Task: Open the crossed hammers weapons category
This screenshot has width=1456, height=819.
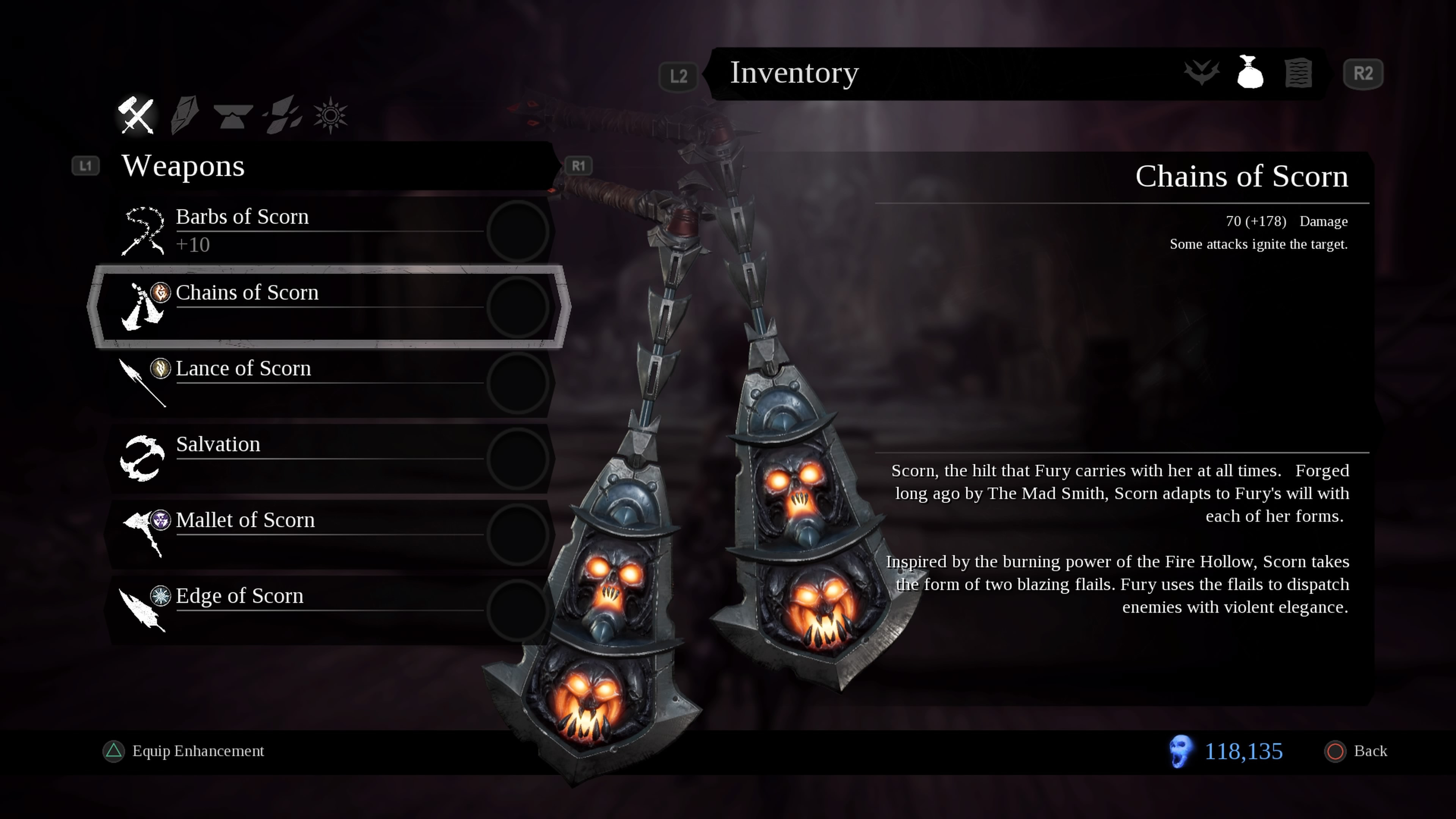Action: click(136, 115)
